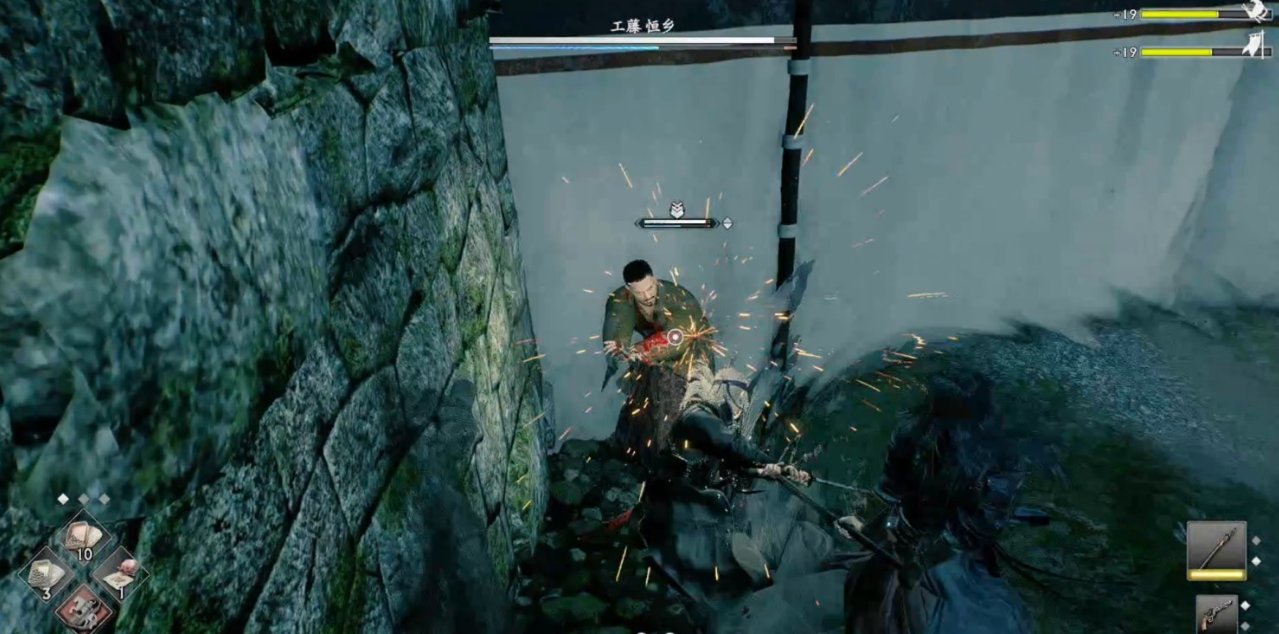1279x634 pixels.
Task: Select the ally with the flag banner emblem
Action: click(1257, 45)
